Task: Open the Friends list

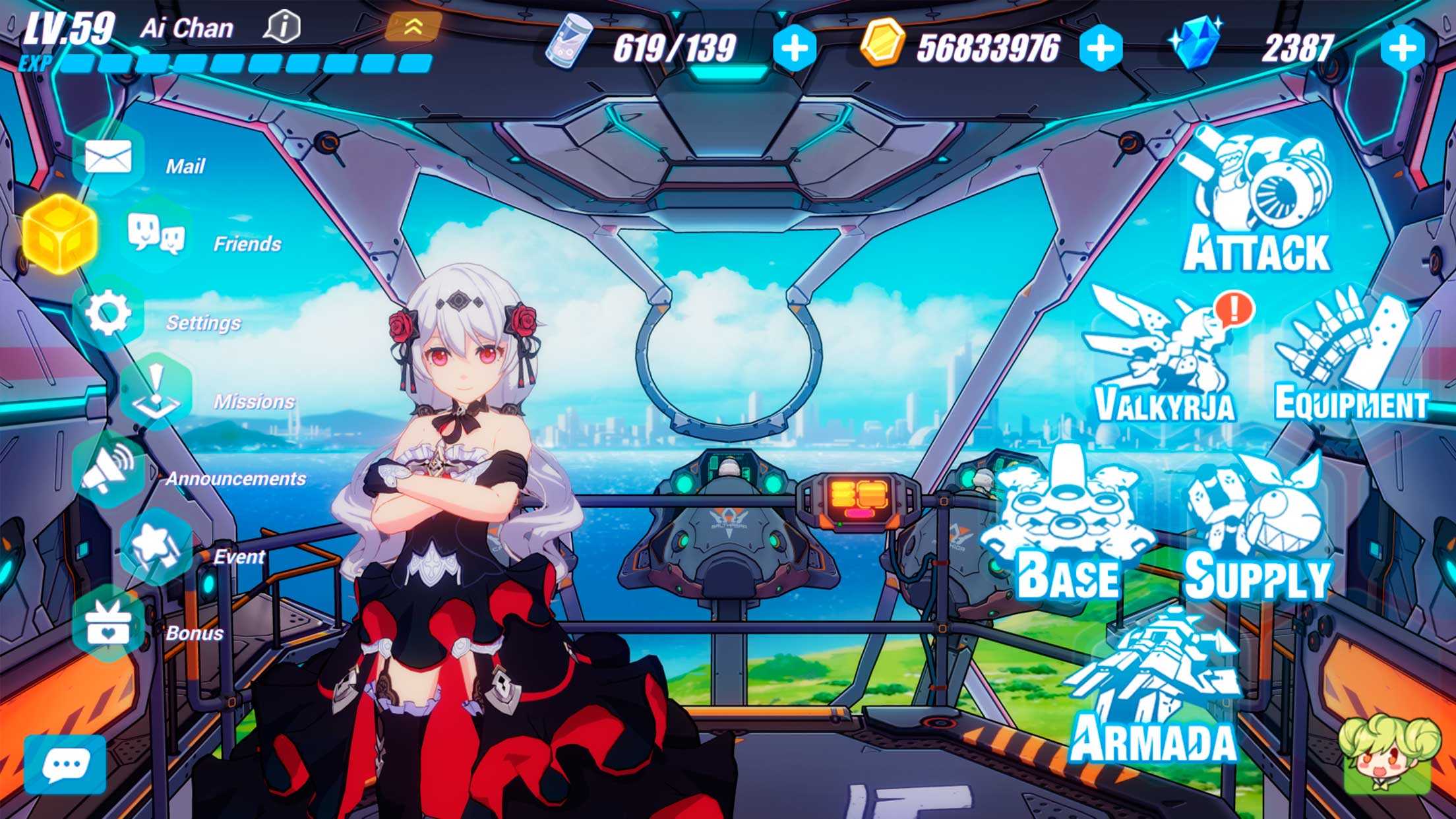Action: [157, 235]
